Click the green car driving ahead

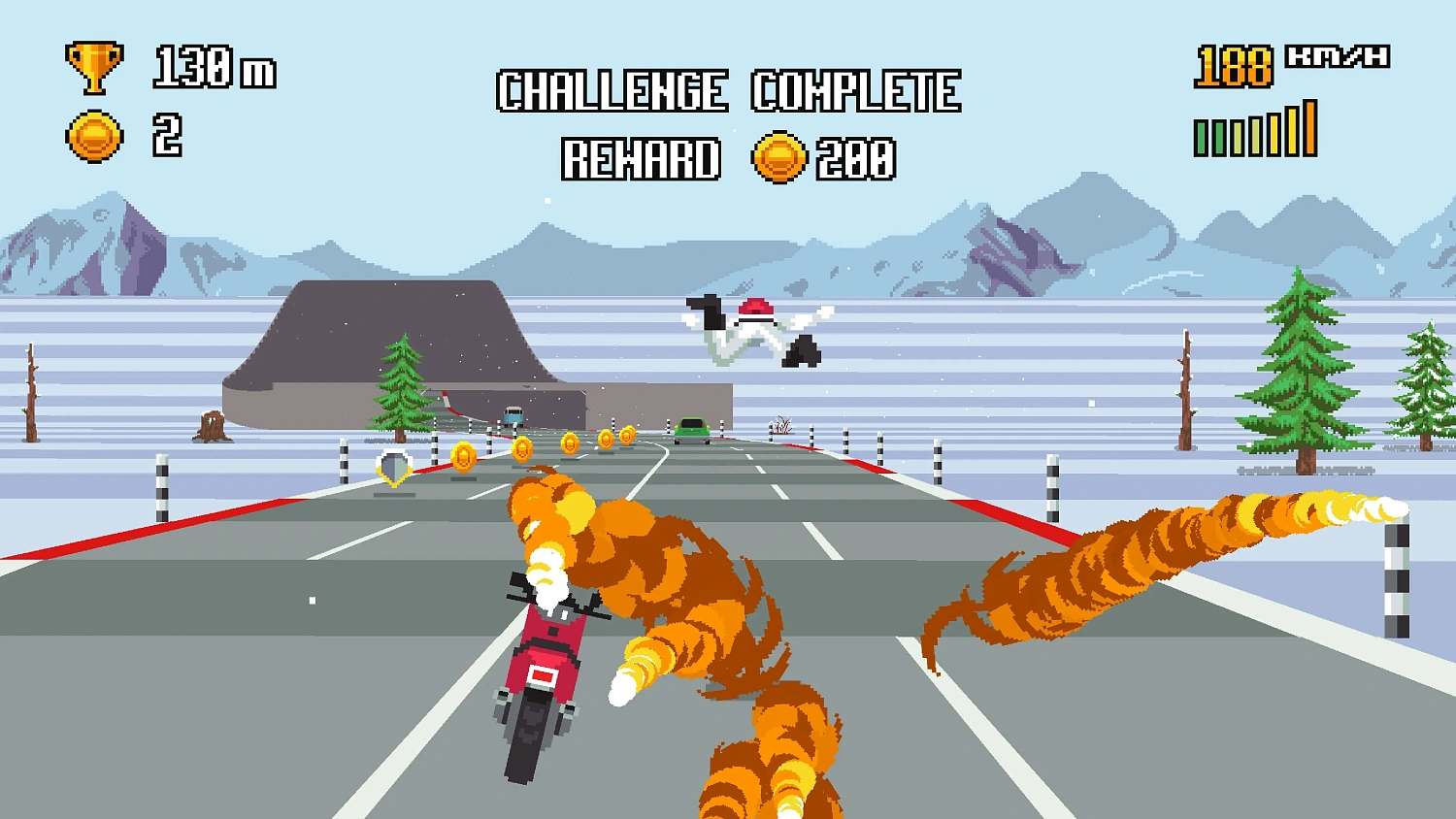click(693, 428)
